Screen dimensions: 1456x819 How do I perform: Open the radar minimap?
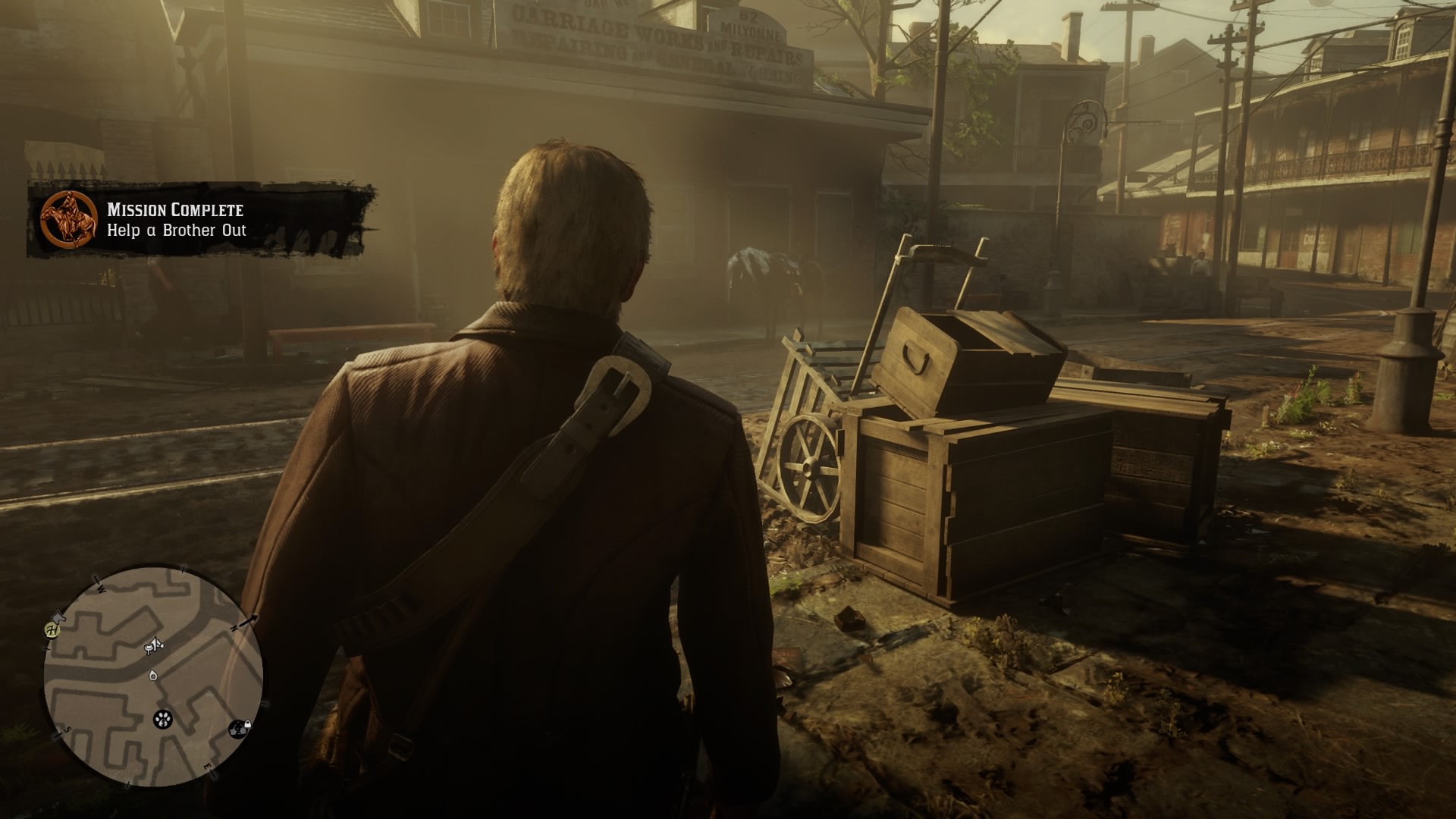pyautogui.click(x=153, y=676)
